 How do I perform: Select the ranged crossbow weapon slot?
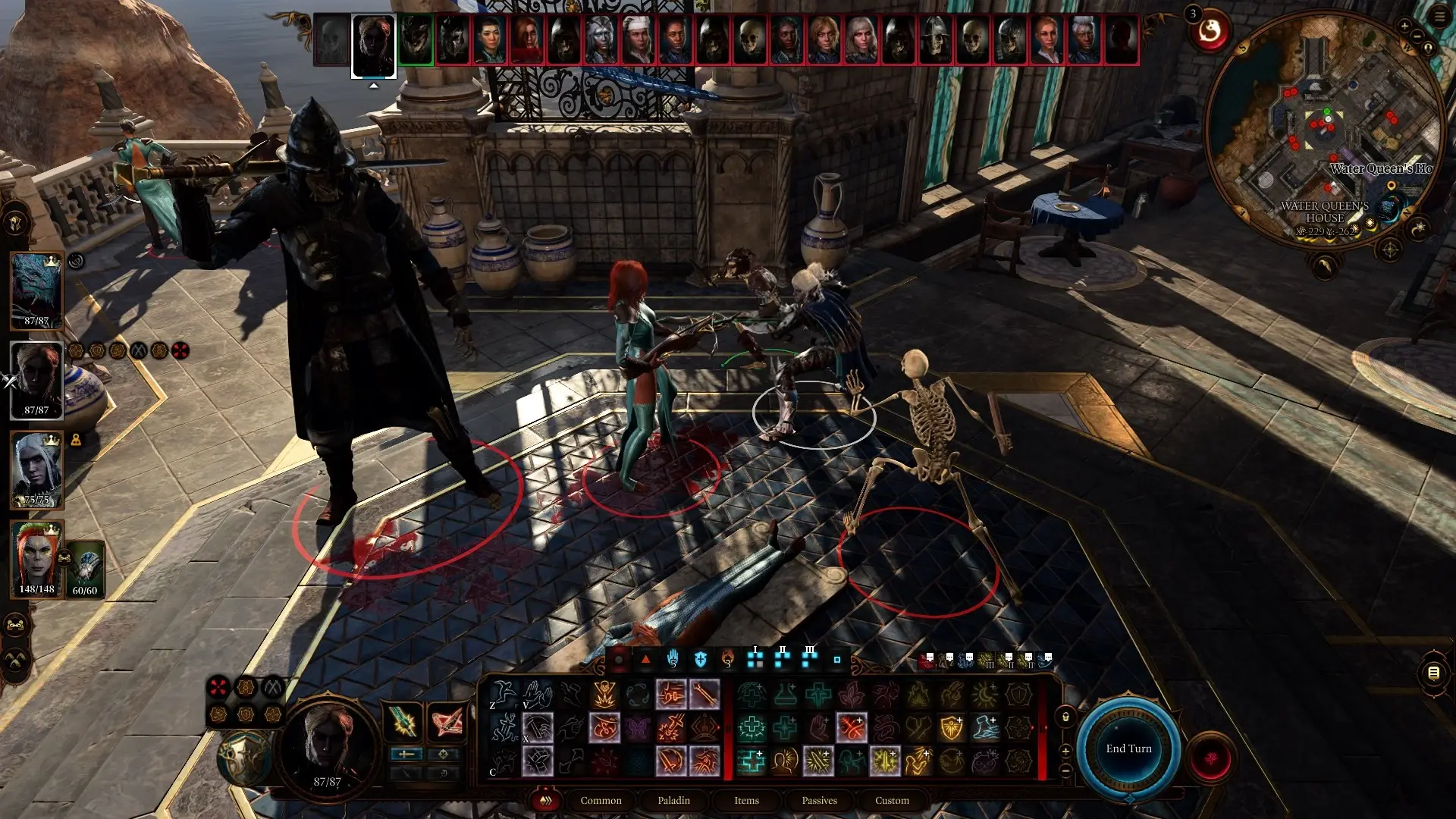click(447, 721)
